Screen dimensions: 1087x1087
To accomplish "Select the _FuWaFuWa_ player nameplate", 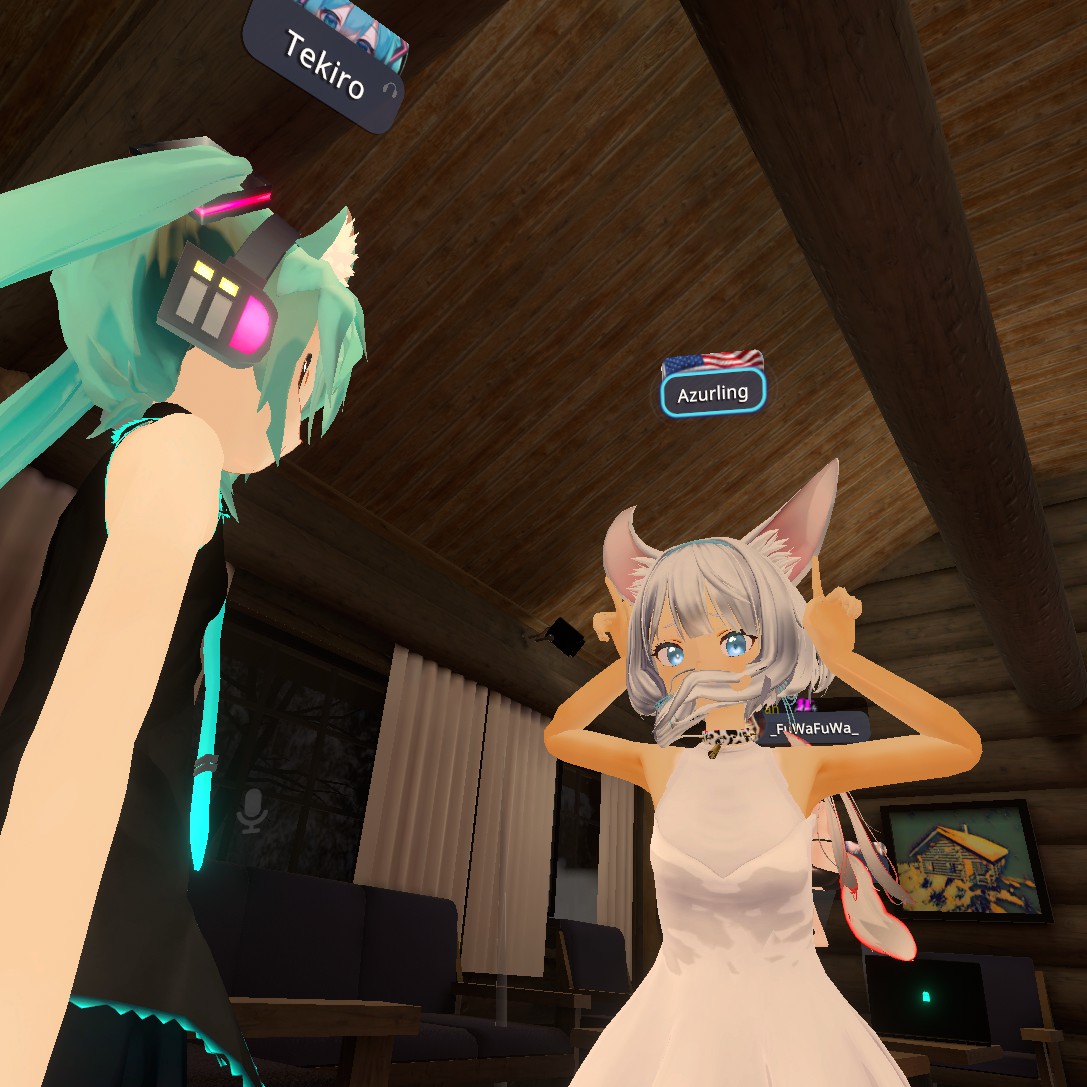I will click(x=814, y=729).
